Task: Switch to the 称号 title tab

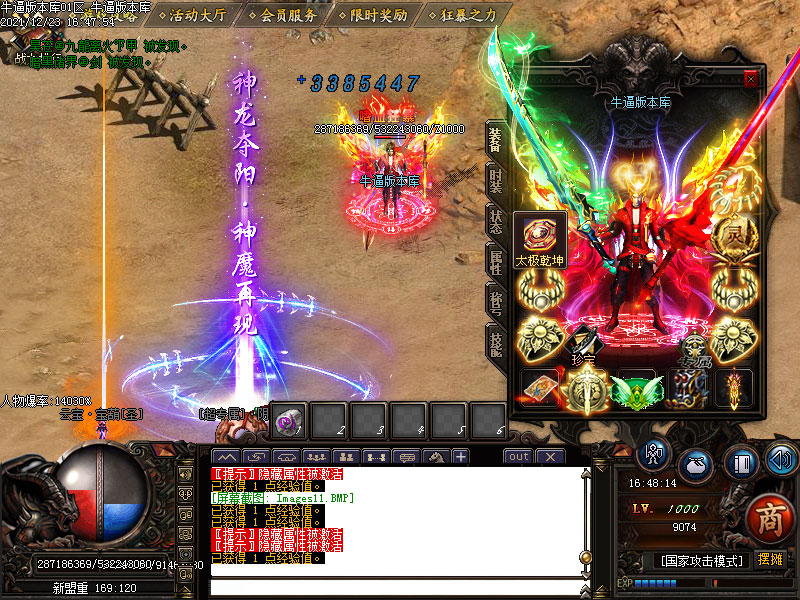Action: pos(495,302)
